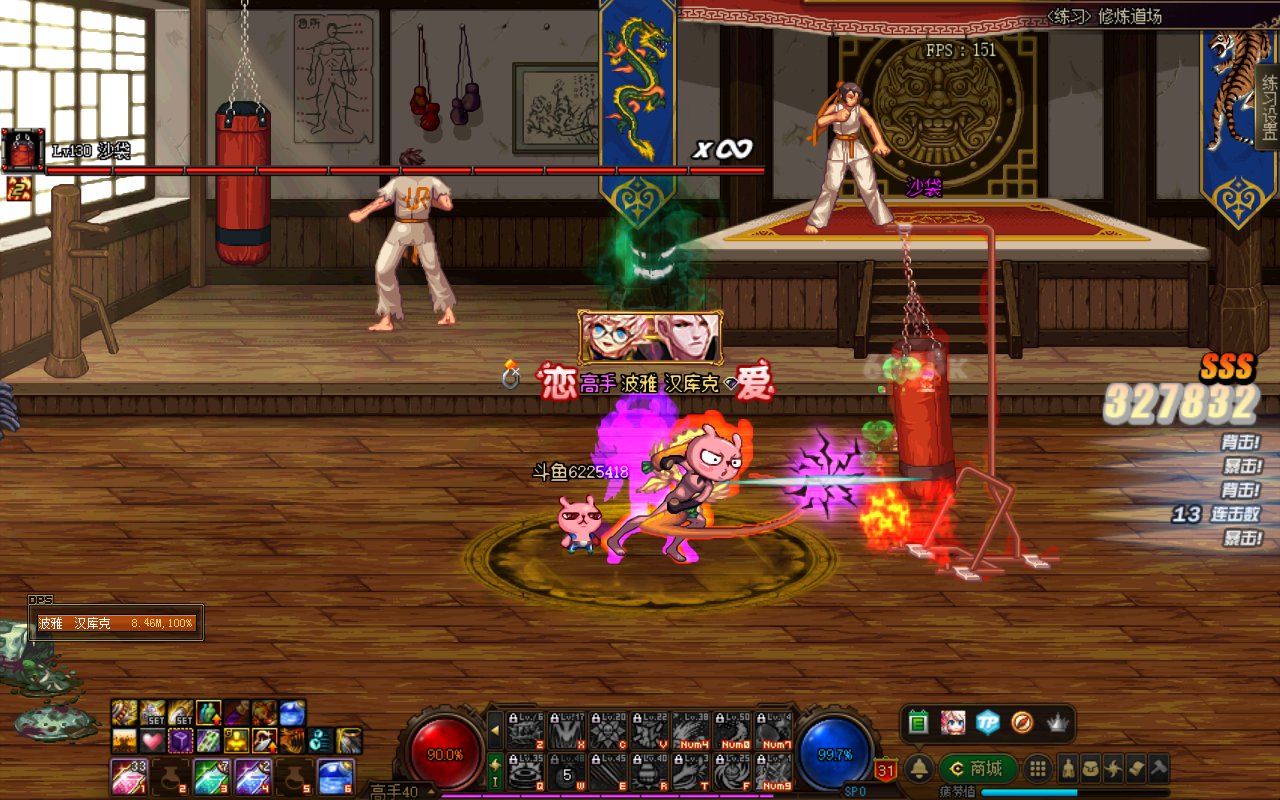This screenshot has width=1280, height=800.
Task: Use the pink potion in slot 1
Action: click(x=128, y=777)
